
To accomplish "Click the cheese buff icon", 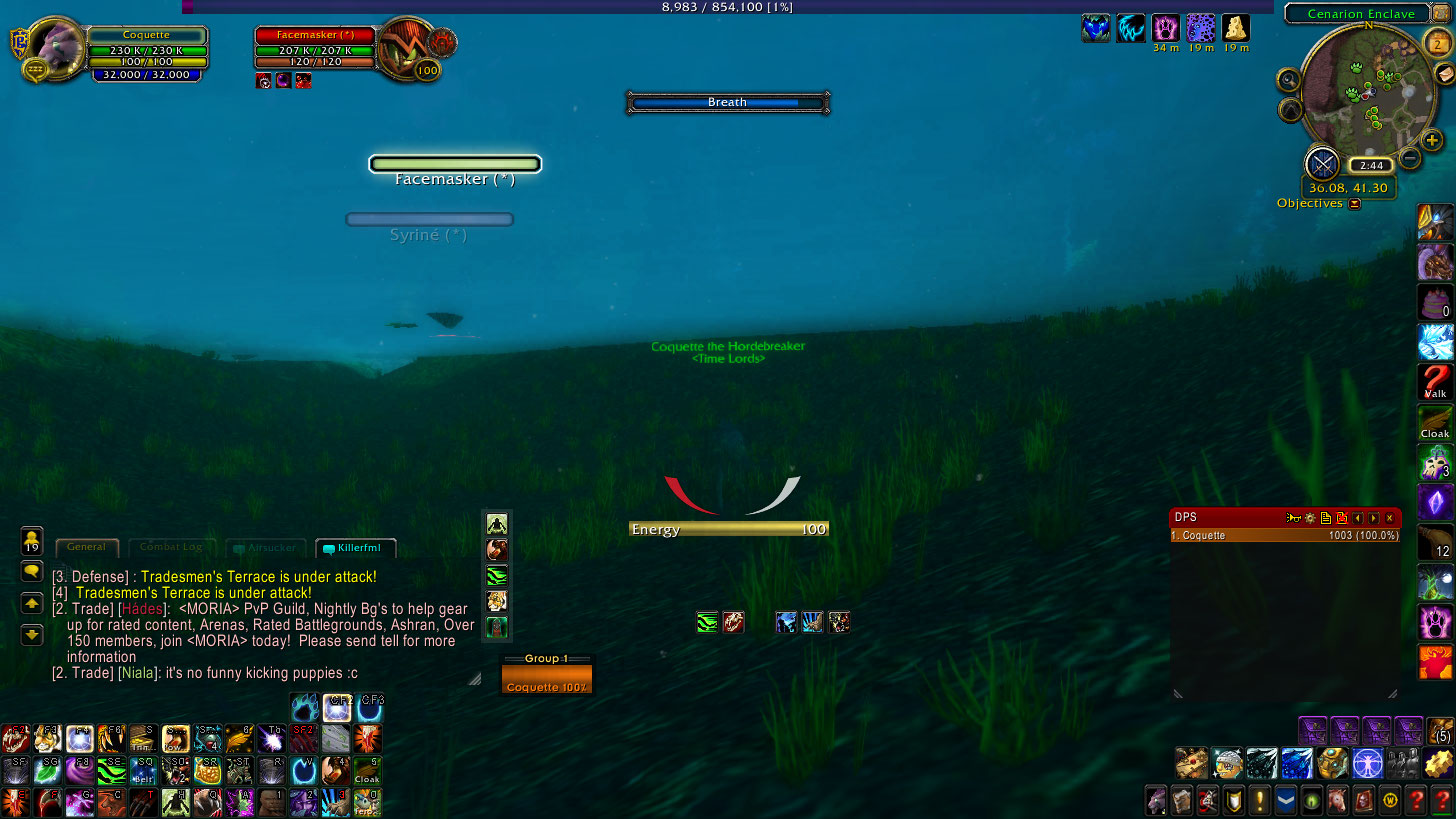I will [x=1235, y=27].
